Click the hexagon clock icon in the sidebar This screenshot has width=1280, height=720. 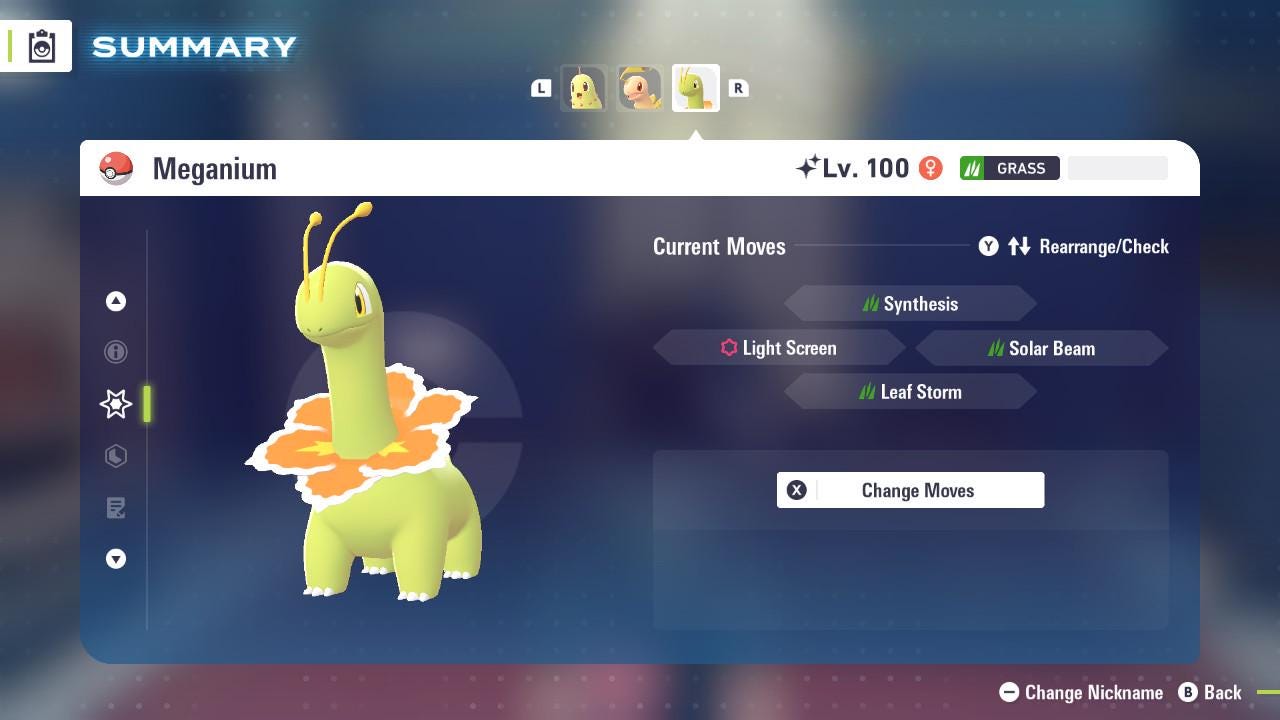tap(115, 456)
